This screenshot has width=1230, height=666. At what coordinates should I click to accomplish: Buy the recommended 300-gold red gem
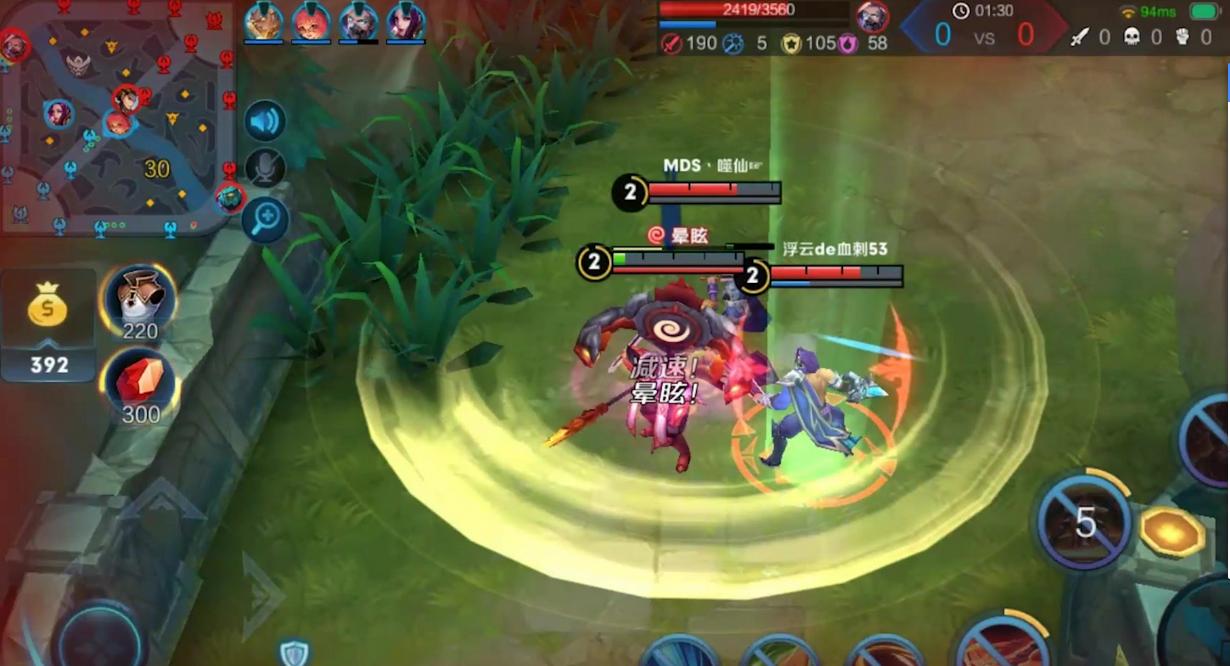pyautogui.click(x=139, y=385)
